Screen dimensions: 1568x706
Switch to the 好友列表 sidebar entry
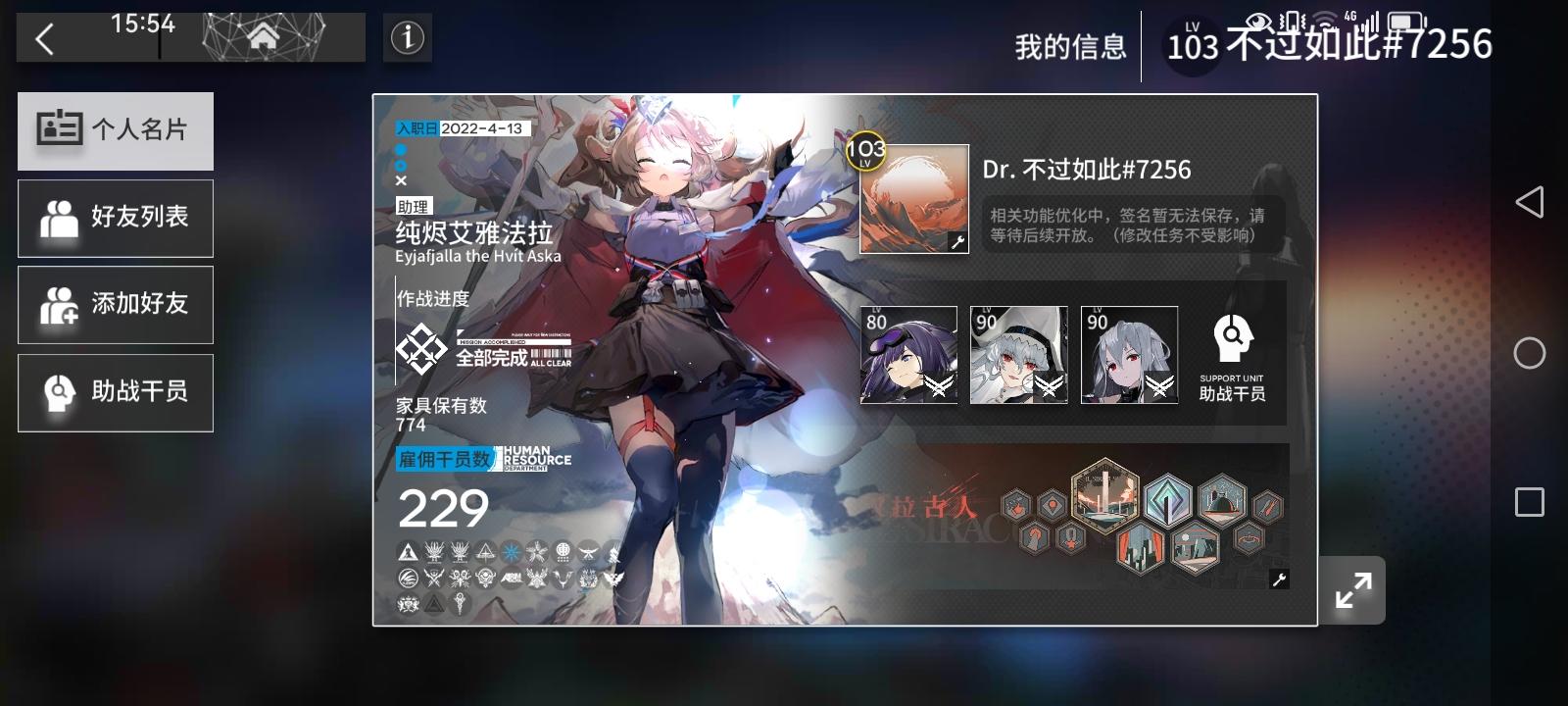pyautogui.click(x=115, y=218)
